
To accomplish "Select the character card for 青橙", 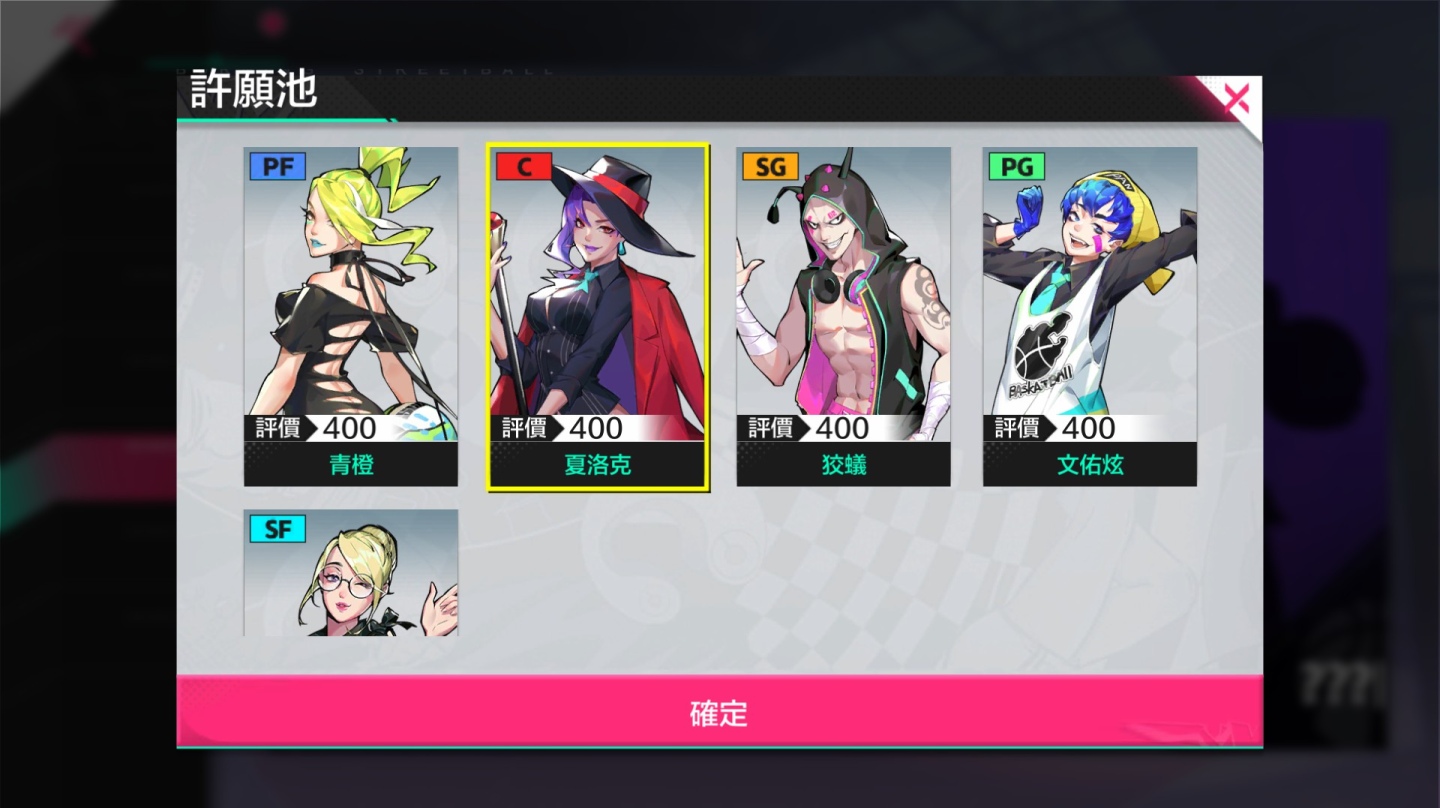I will [x=350, y=300].
